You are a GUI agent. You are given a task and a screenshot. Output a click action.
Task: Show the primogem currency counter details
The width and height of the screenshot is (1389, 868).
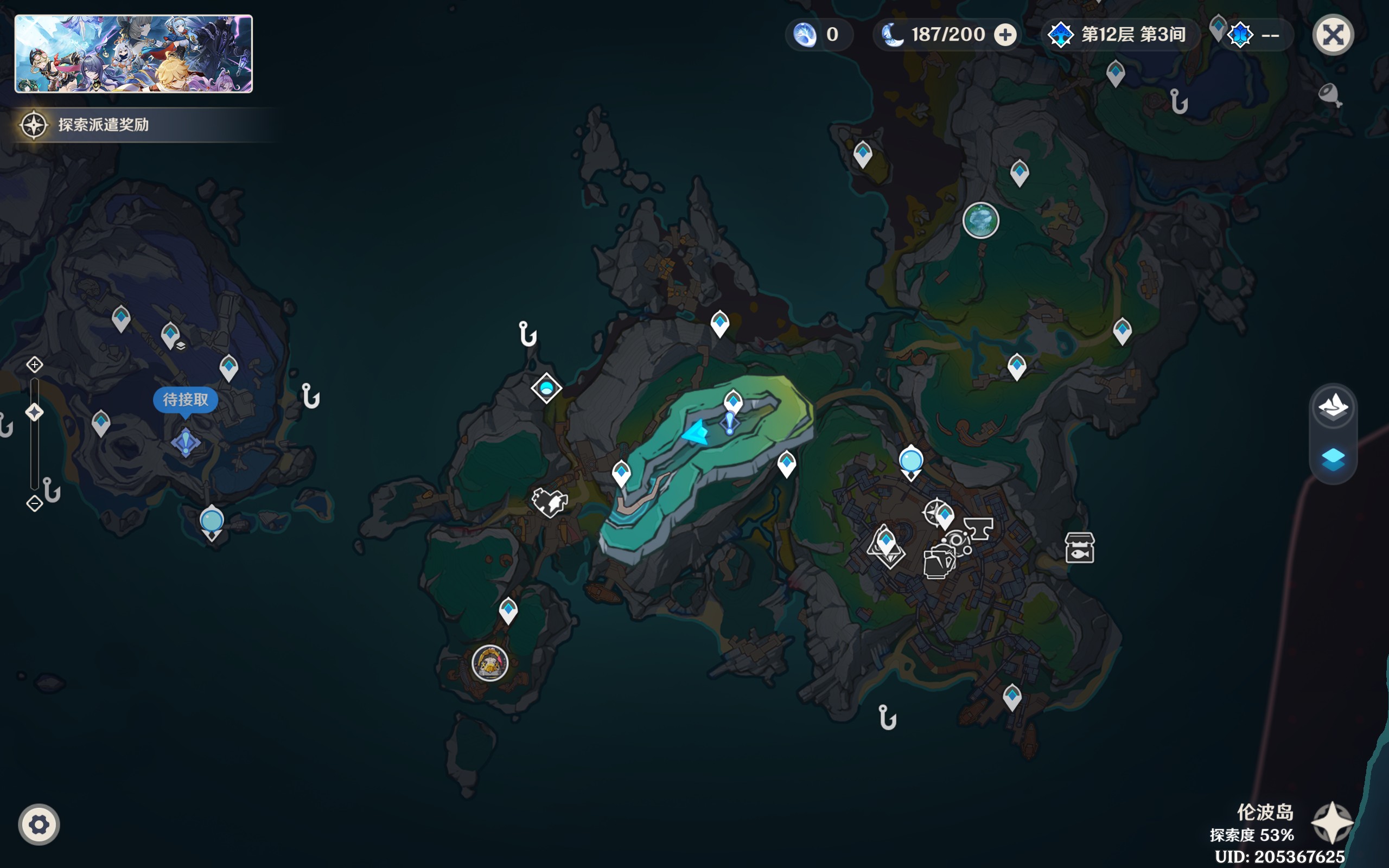tap(818, 35)
